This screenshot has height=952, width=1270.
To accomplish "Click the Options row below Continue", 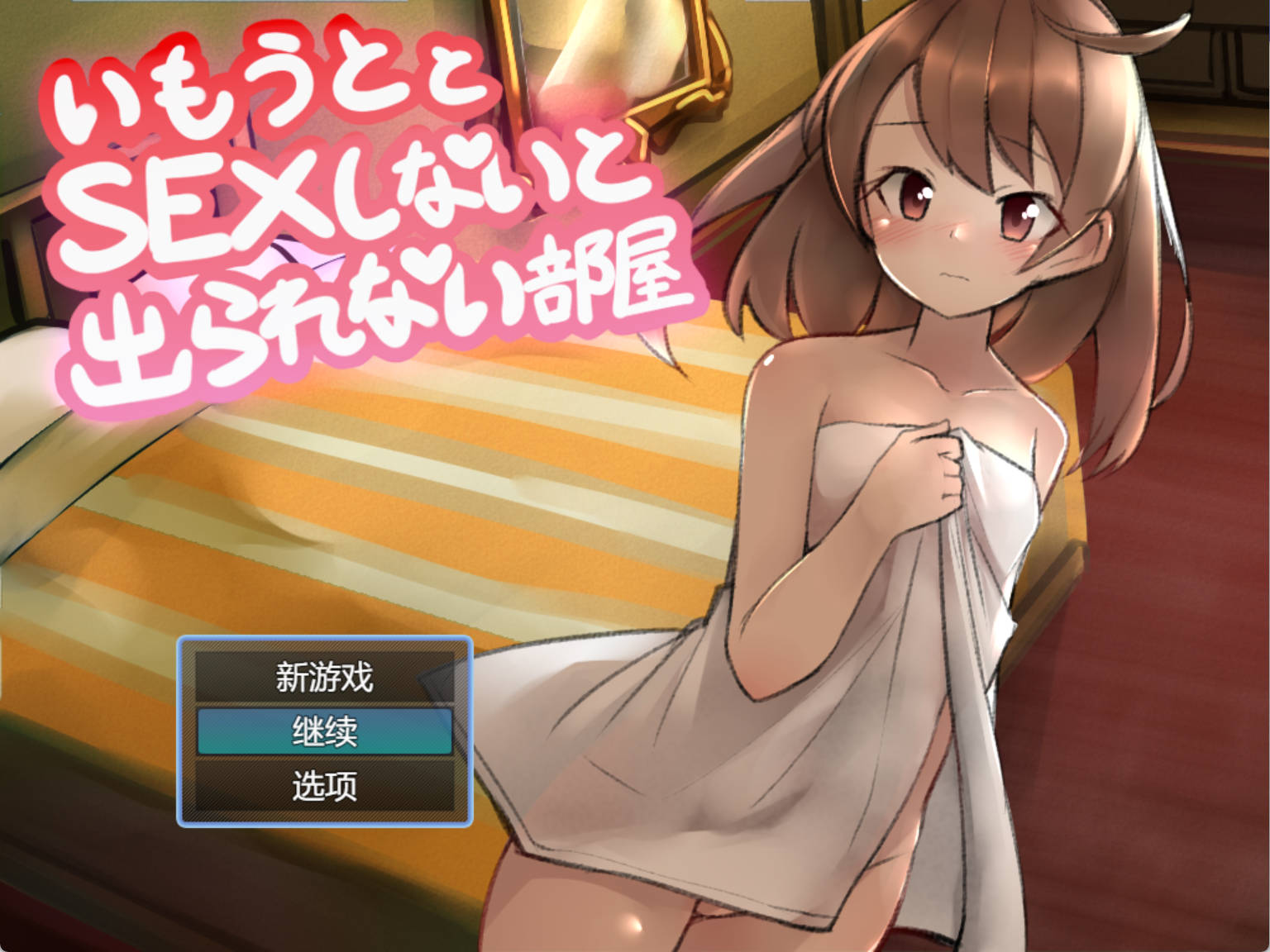I will [325, 788].
